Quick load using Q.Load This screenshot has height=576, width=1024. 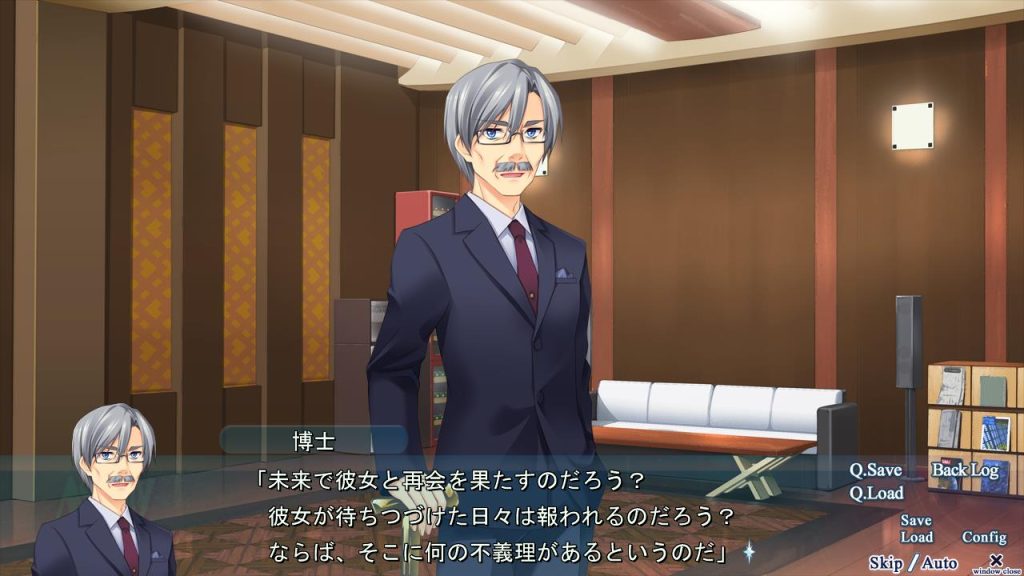coord(876,493)
